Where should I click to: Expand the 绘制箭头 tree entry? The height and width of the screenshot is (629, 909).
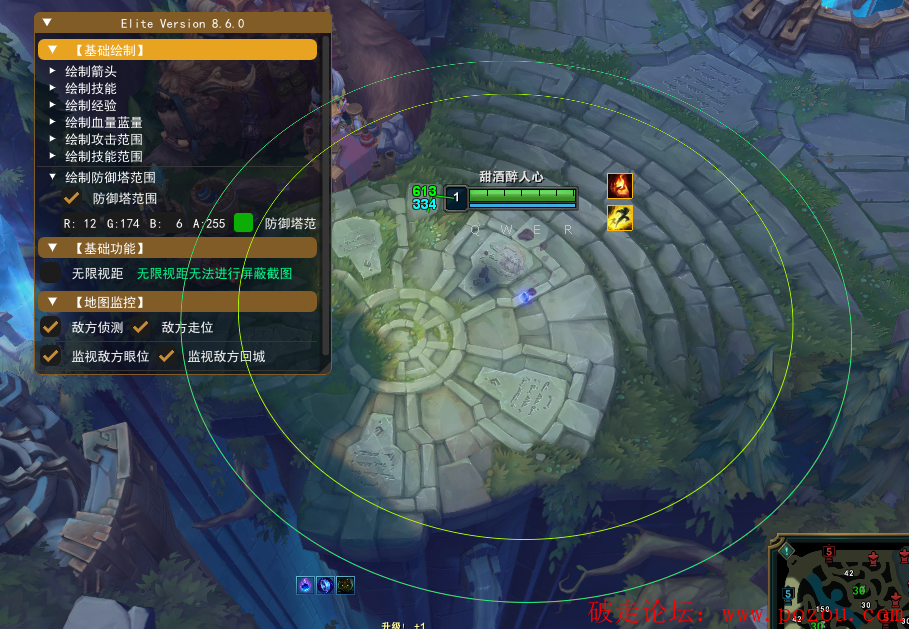coord(53,71)
